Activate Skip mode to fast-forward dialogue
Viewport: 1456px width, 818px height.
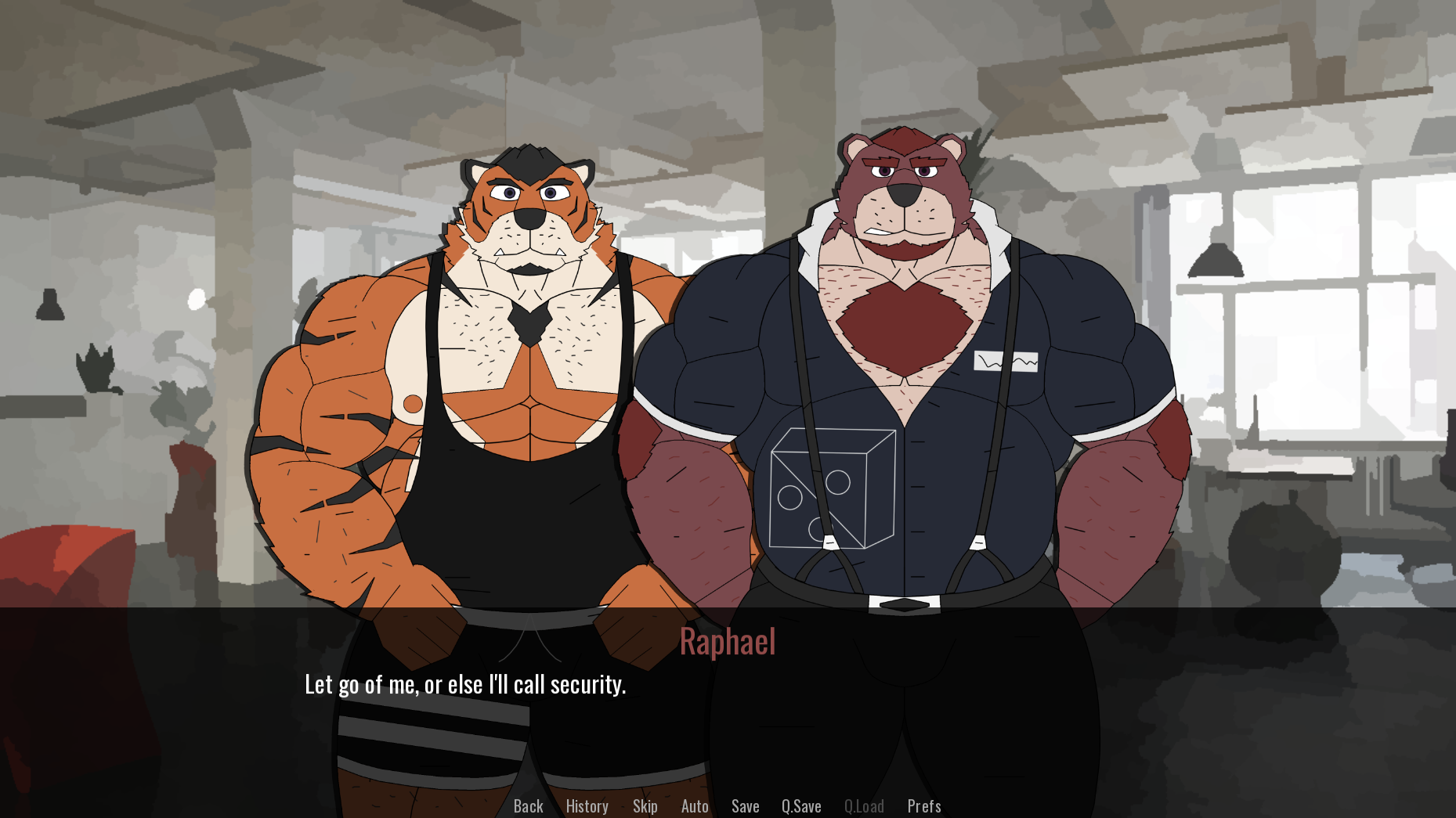[x=645, y=805]
